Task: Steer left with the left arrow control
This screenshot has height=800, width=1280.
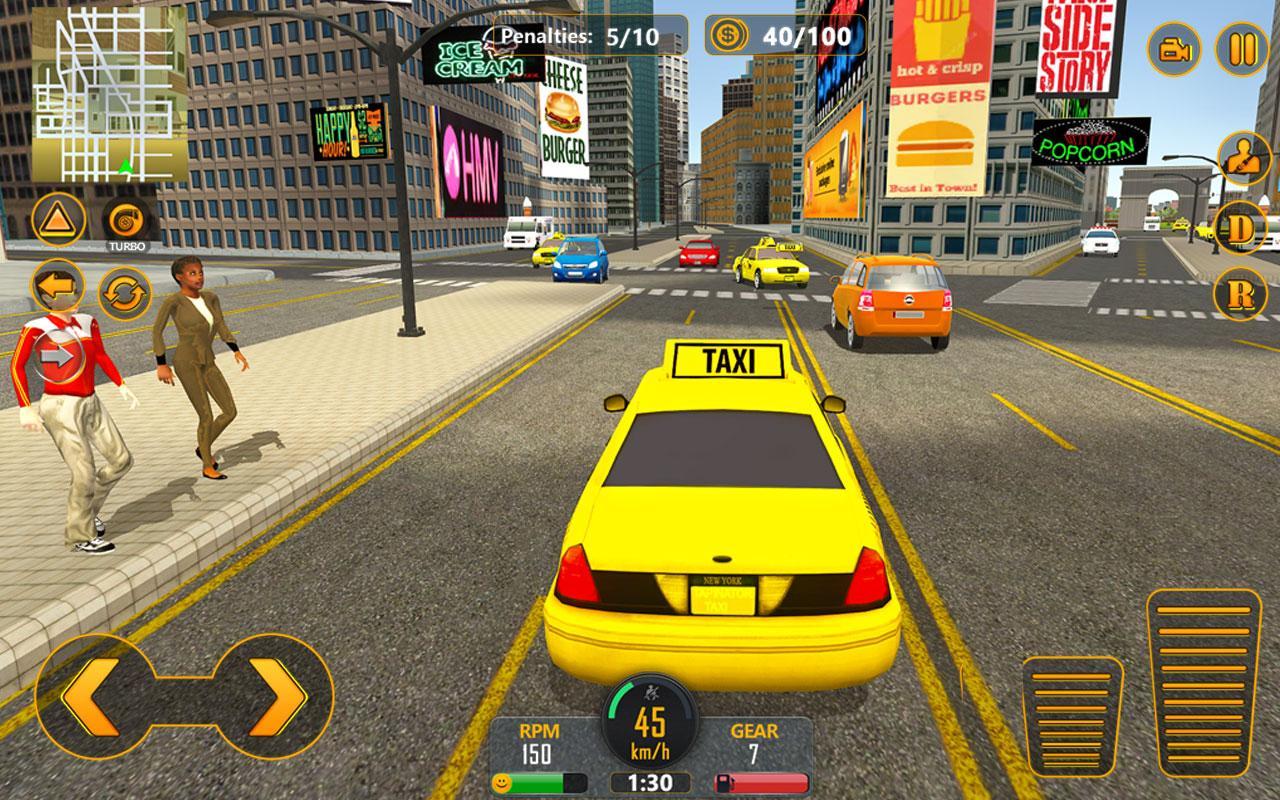Action: pyautogui.click(x=90, y=698)
